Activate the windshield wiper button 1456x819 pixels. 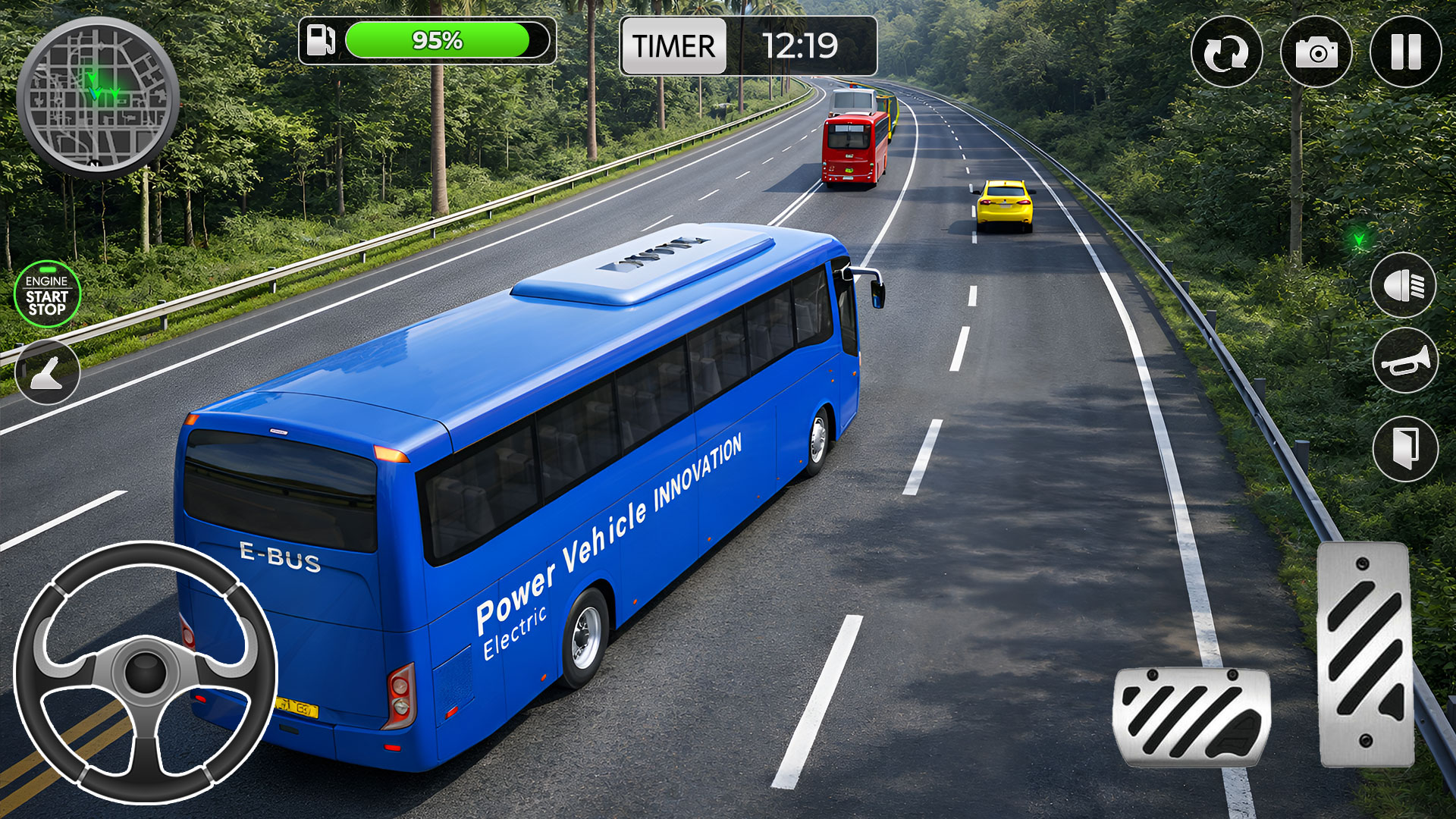(x=47, y=372)
